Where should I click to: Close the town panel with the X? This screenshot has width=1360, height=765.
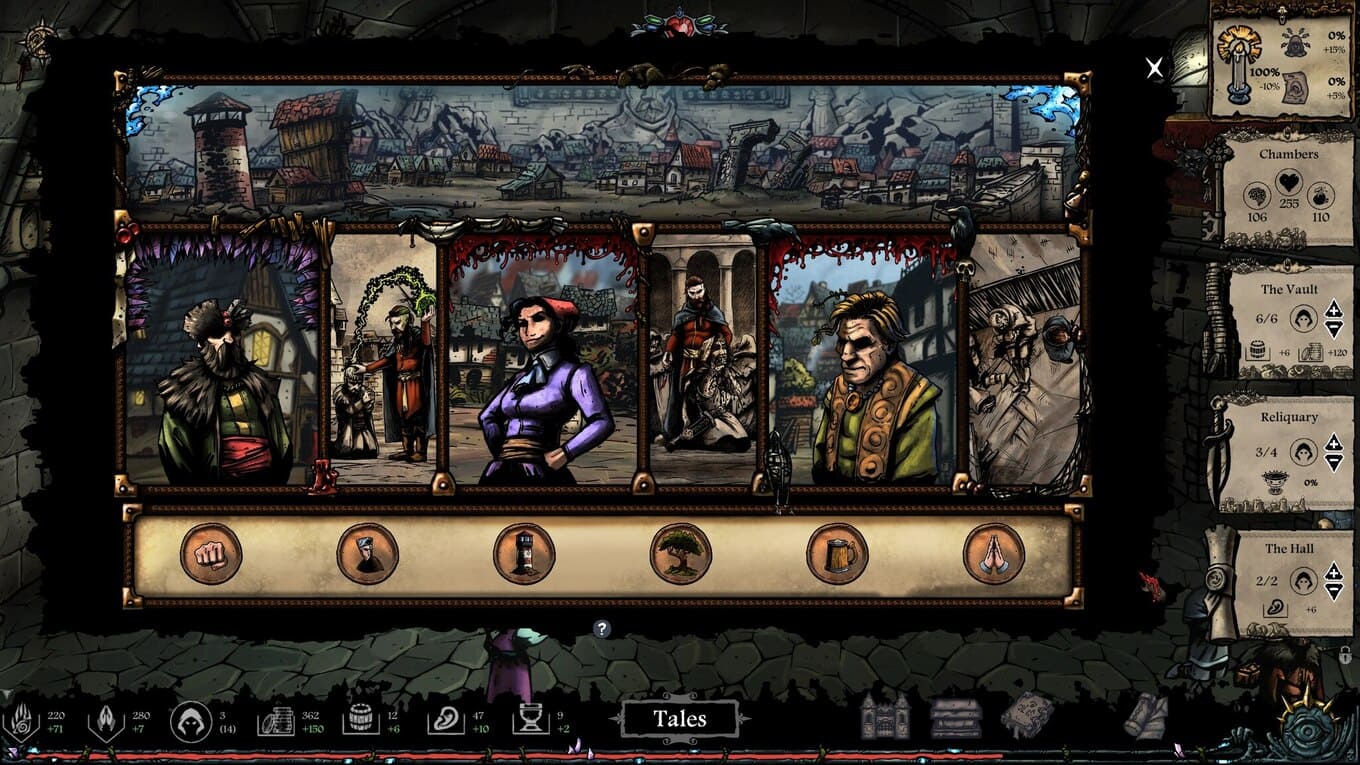(1155, 68)
